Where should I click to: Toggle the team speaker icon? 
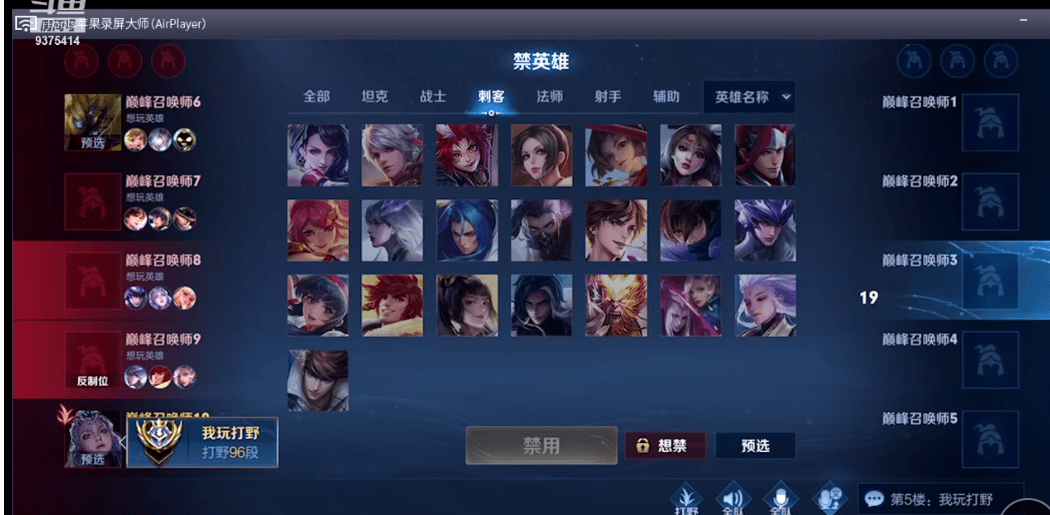click(x=733, y=498)
